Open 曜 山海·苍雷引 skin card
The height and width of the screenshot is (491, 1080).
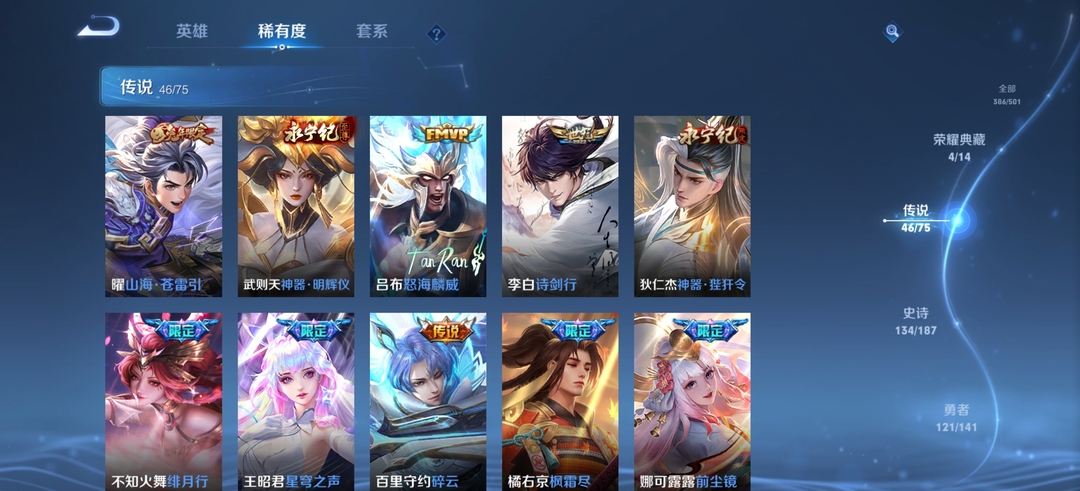pos(164,206)
